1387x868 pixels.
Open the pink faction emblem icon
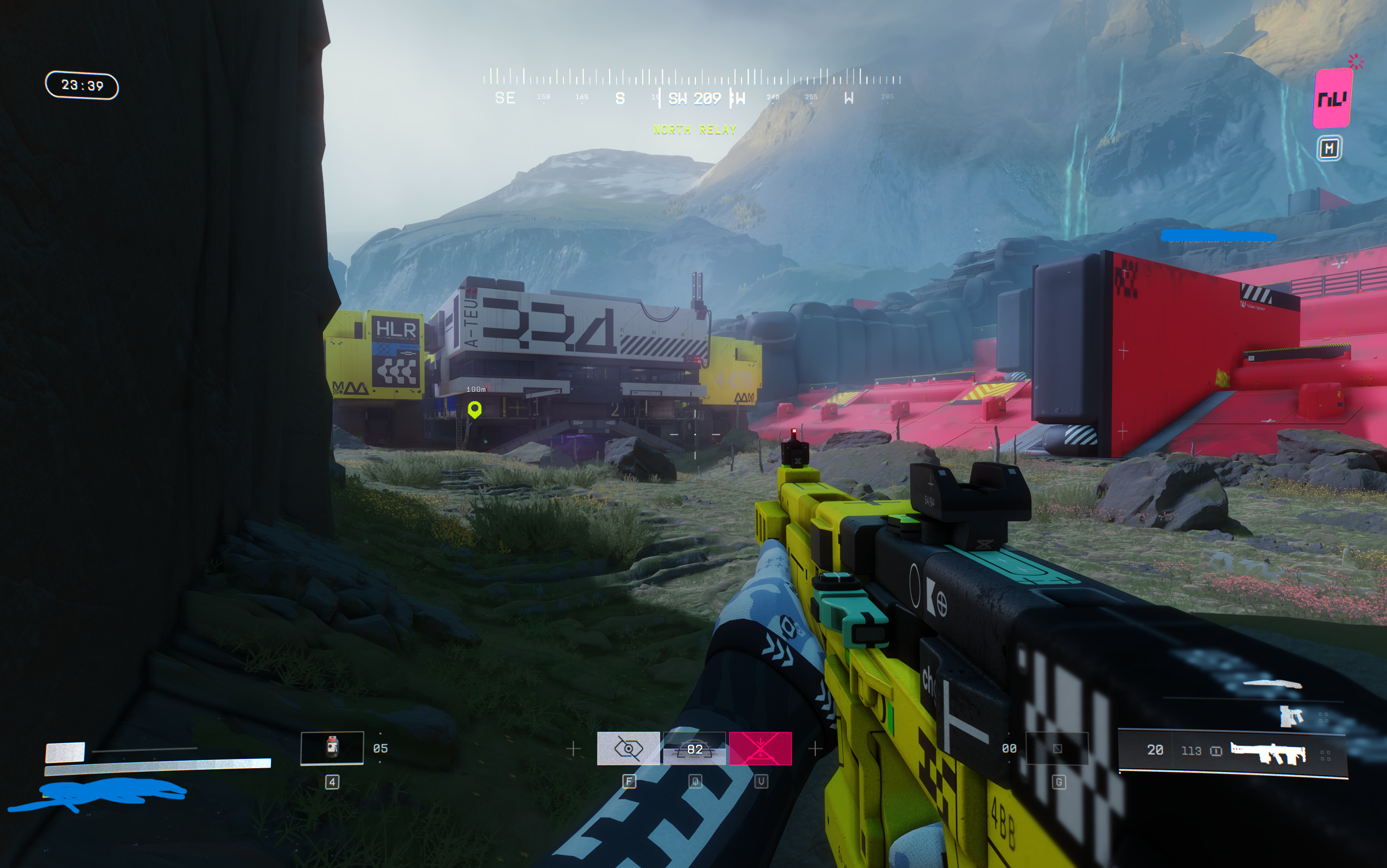pos(1332,98)
